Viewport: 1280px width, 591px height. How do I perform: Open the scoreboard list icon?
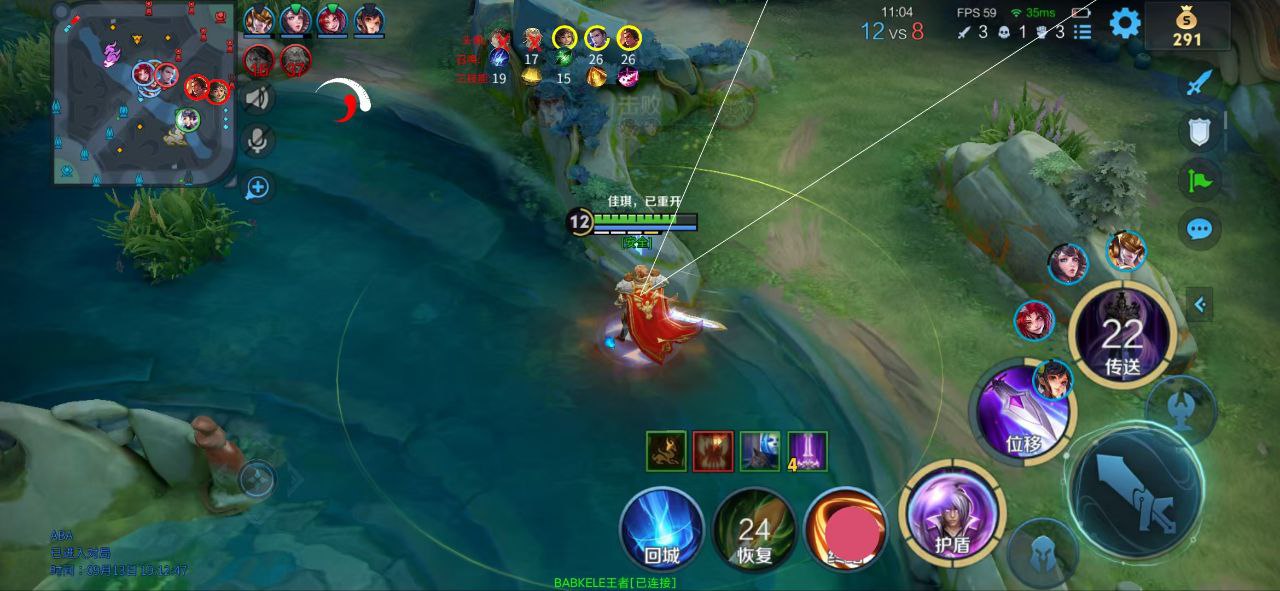[x=1082, y=32]
